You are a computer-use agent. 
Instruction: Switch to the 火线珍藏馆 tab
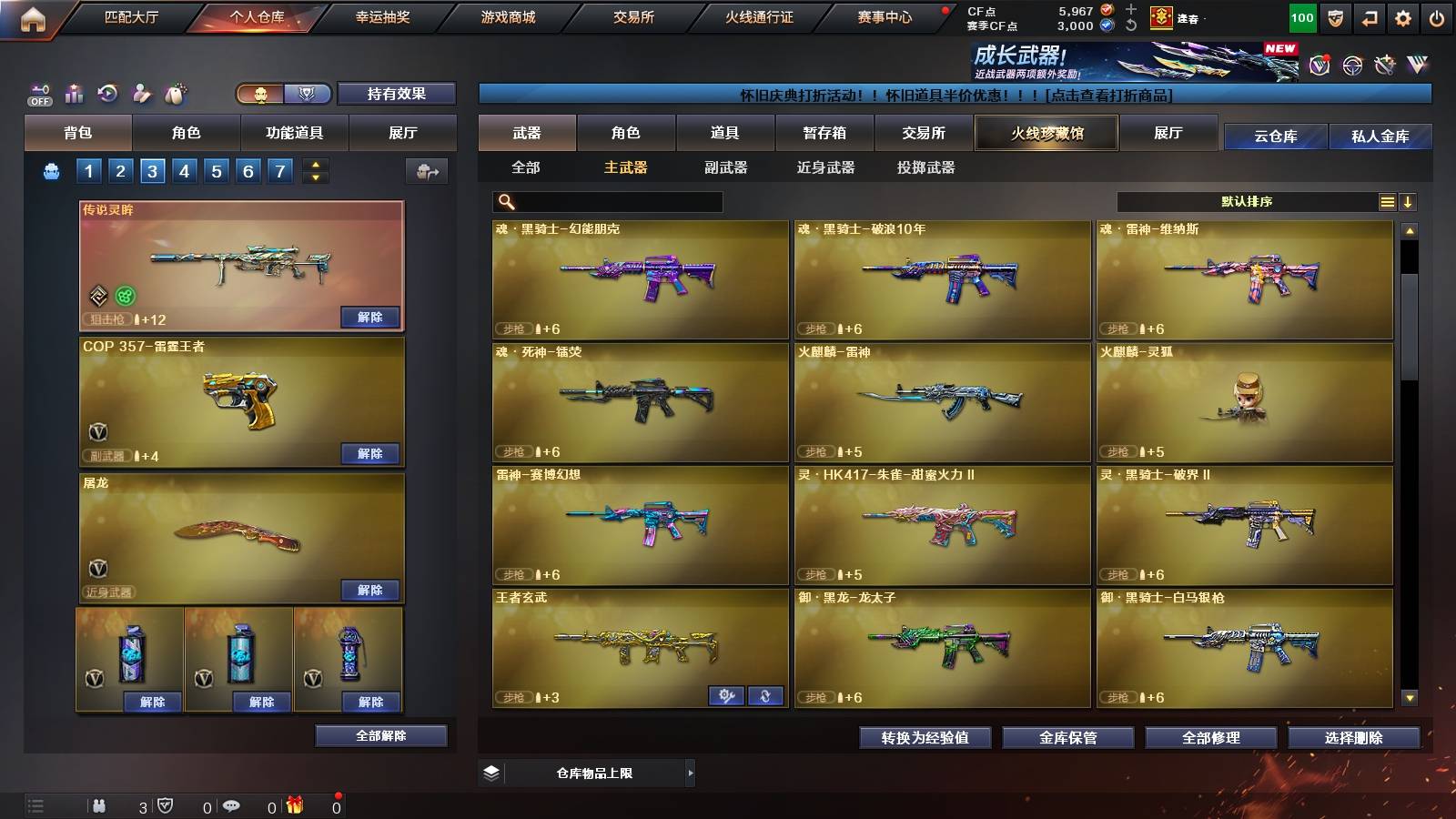tap(1046, 133)
